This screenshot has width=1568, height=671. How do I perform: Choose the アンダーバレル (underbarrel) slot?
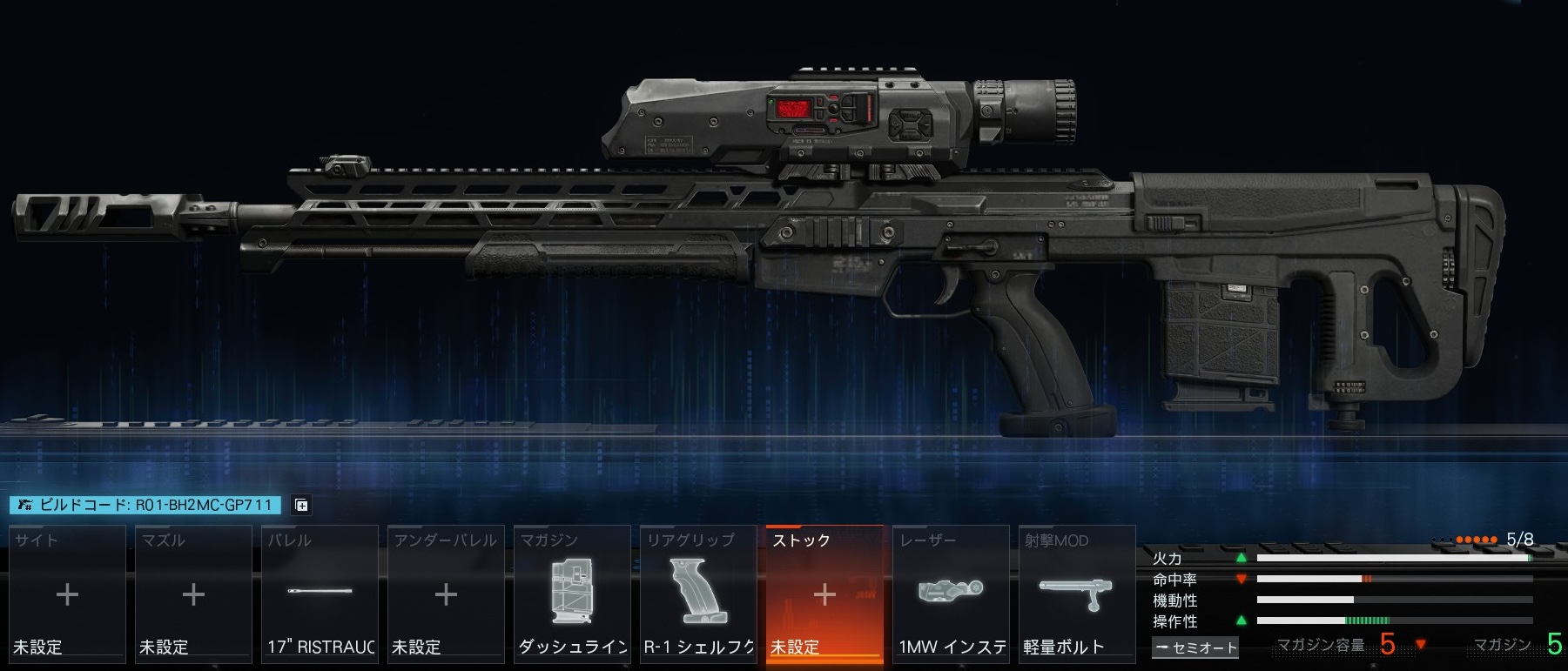point(446,594)
